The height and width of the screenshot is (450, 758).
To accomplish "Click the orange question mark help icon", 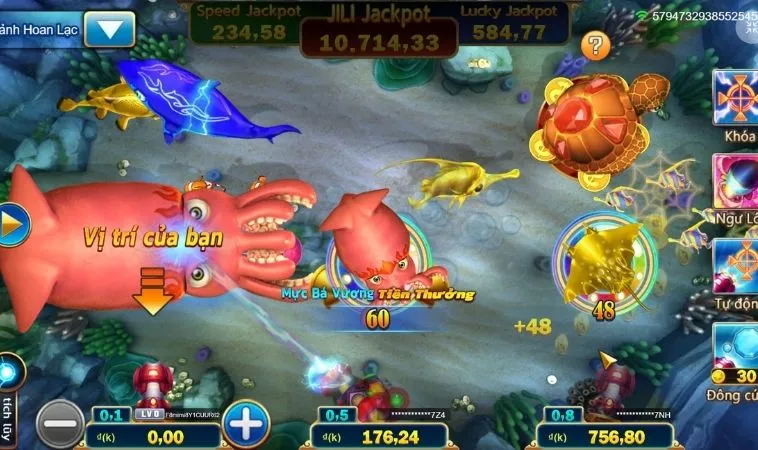I will coord(596,45).
